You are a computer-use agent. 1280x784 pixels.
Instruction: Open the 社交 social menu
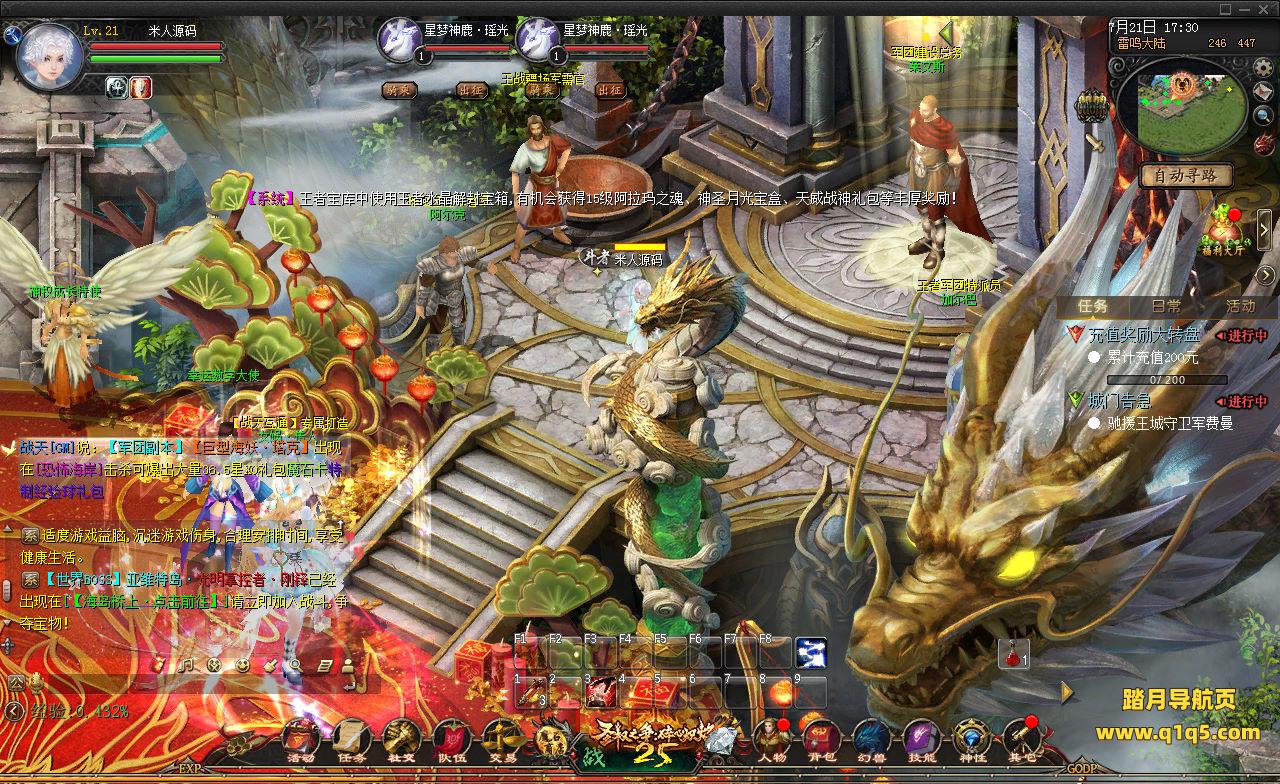(x=401, y=739)
